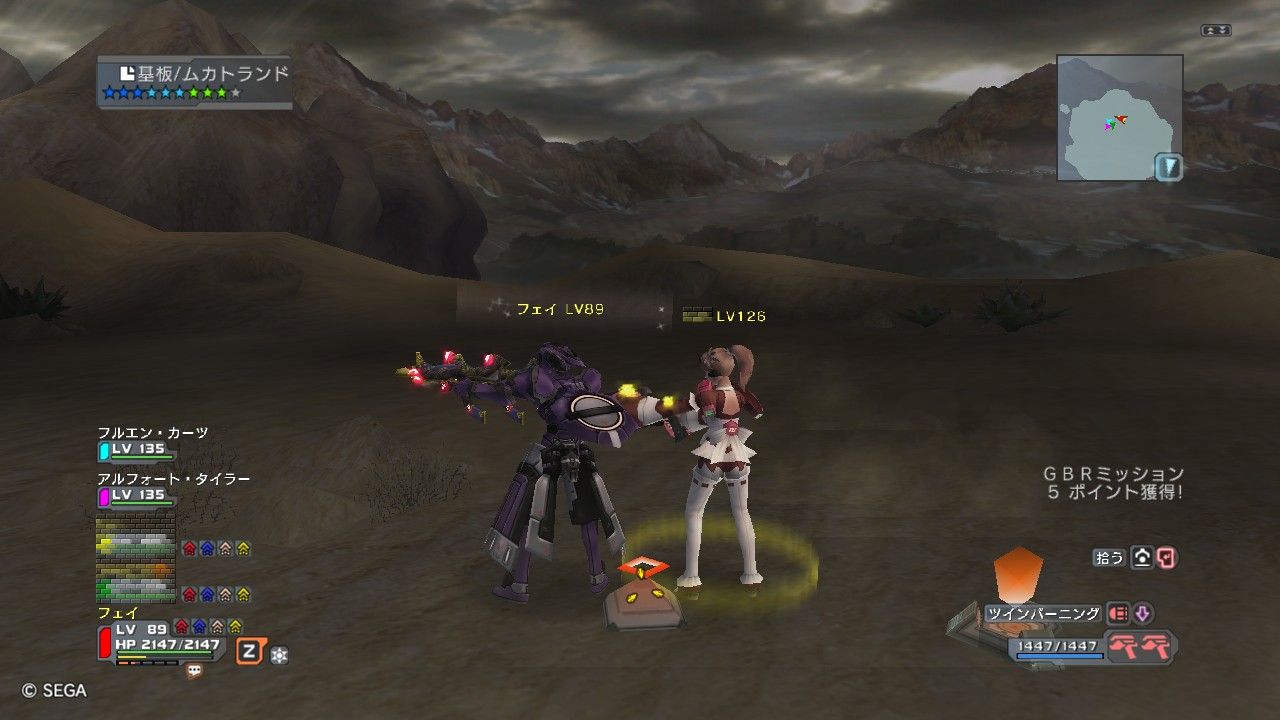The image size is (1280, 720).
Task: Click the minimap's corner compass button
Action: (1168, 166)
